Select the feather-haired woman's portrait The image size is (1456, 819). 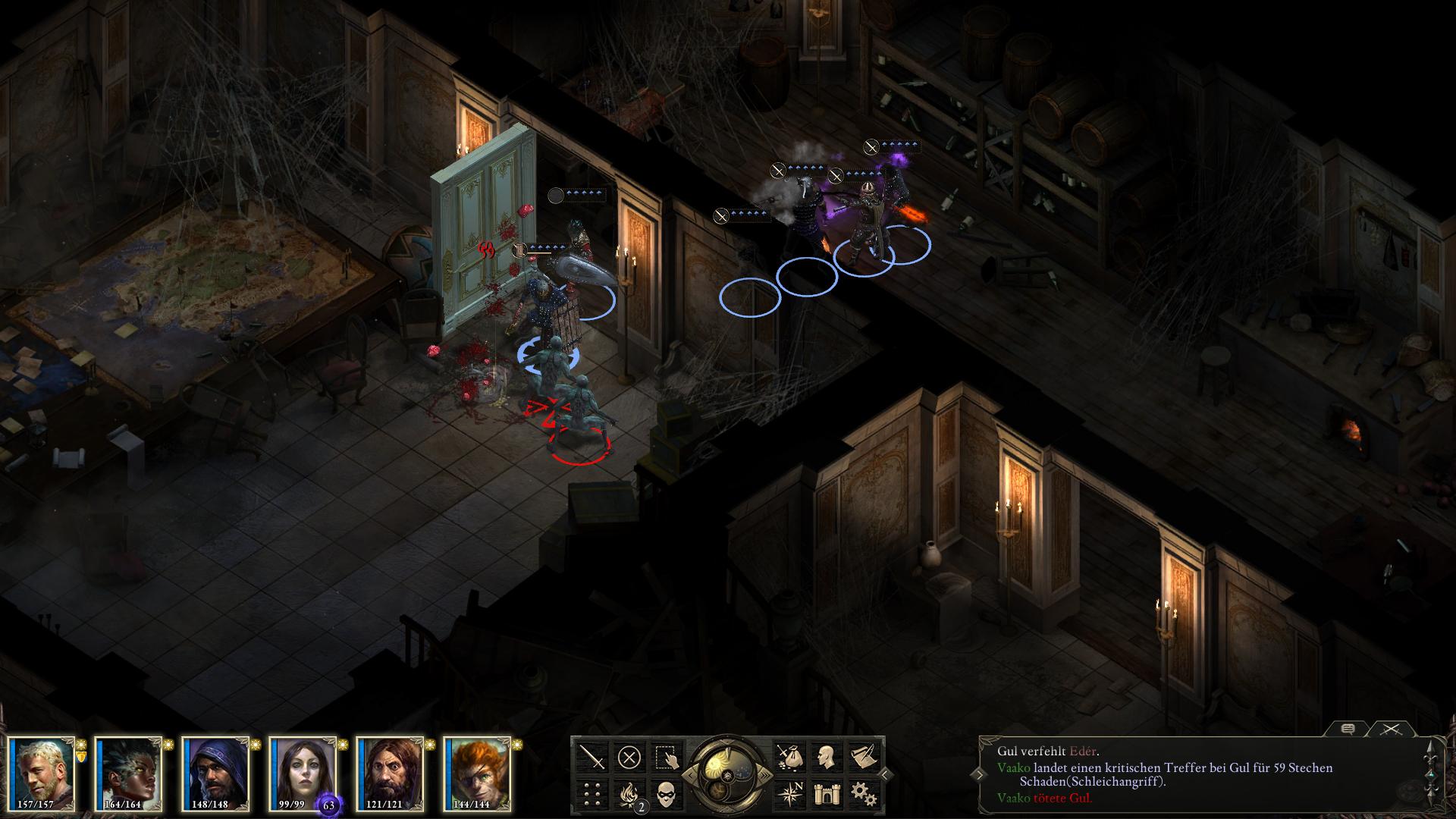129,772
